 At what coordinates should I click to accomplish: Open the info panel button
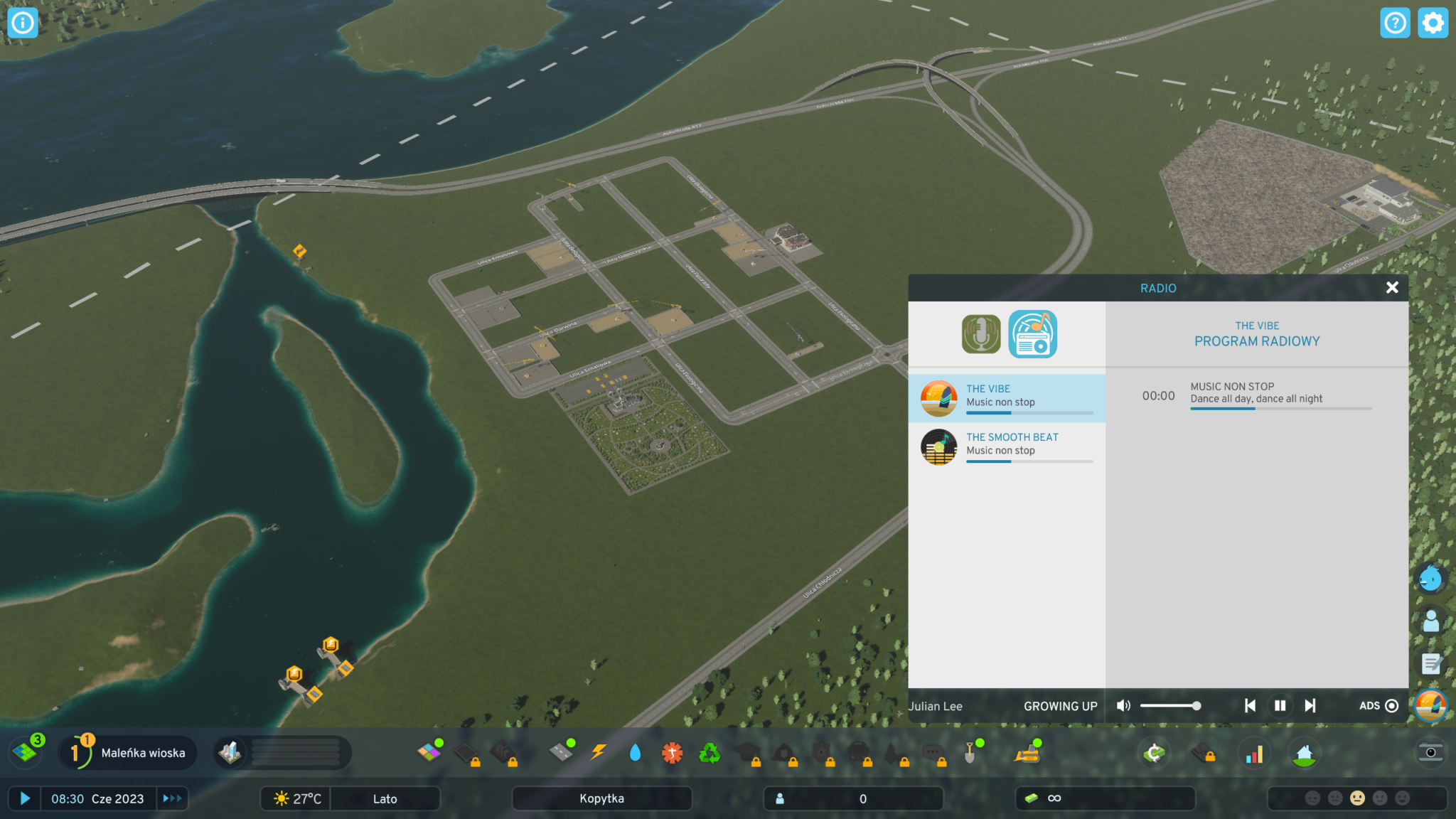click(23, 23)
